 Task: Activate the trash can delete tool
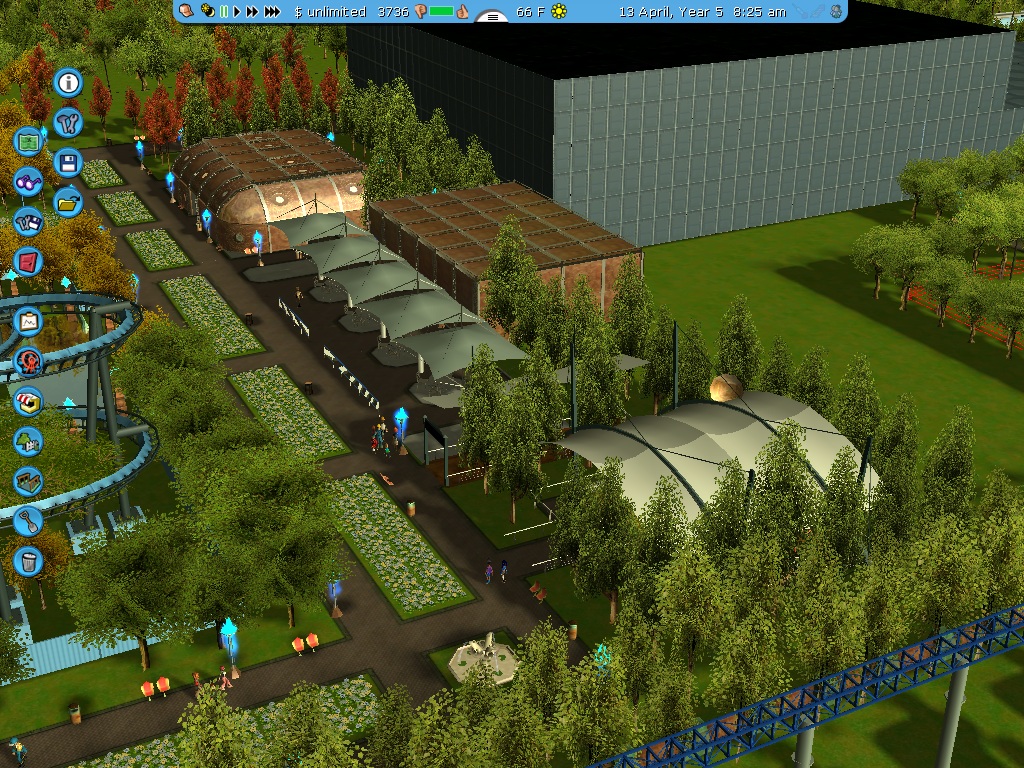click(28, 561)
